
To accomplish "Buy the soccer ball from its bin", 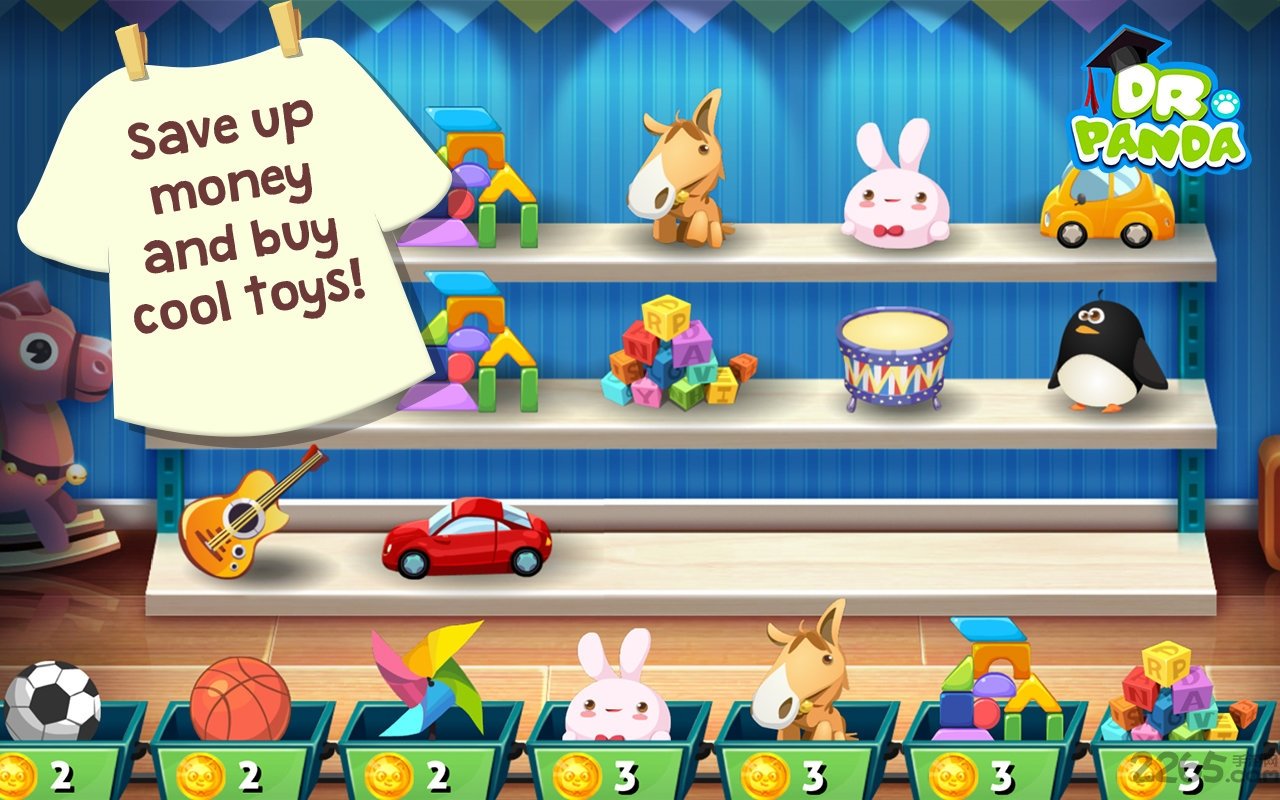I will (52, 700).
